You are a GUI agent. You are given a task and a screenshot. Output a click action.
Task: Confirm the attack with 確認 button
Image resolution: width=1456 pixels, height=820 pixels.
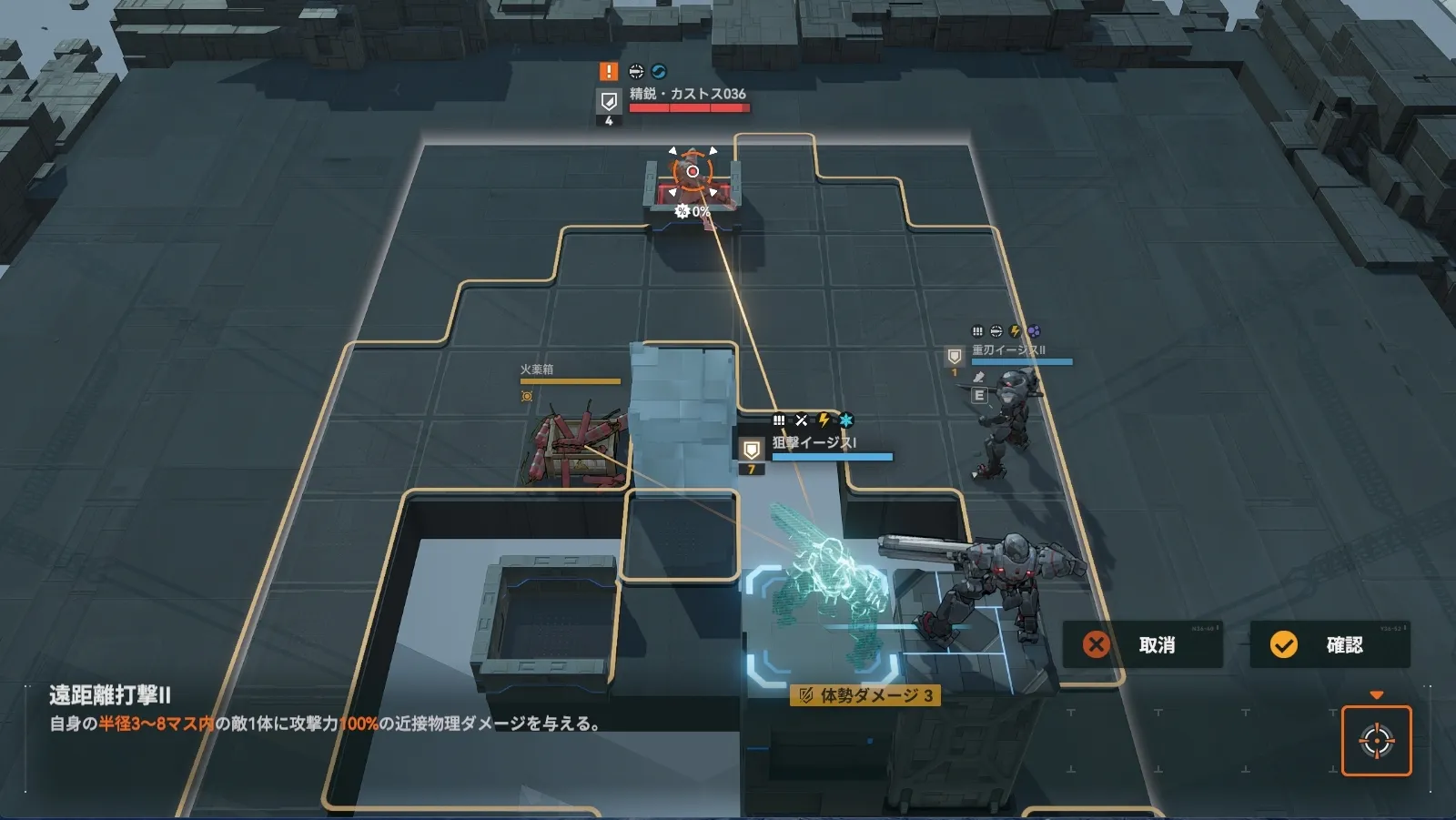1330,645
